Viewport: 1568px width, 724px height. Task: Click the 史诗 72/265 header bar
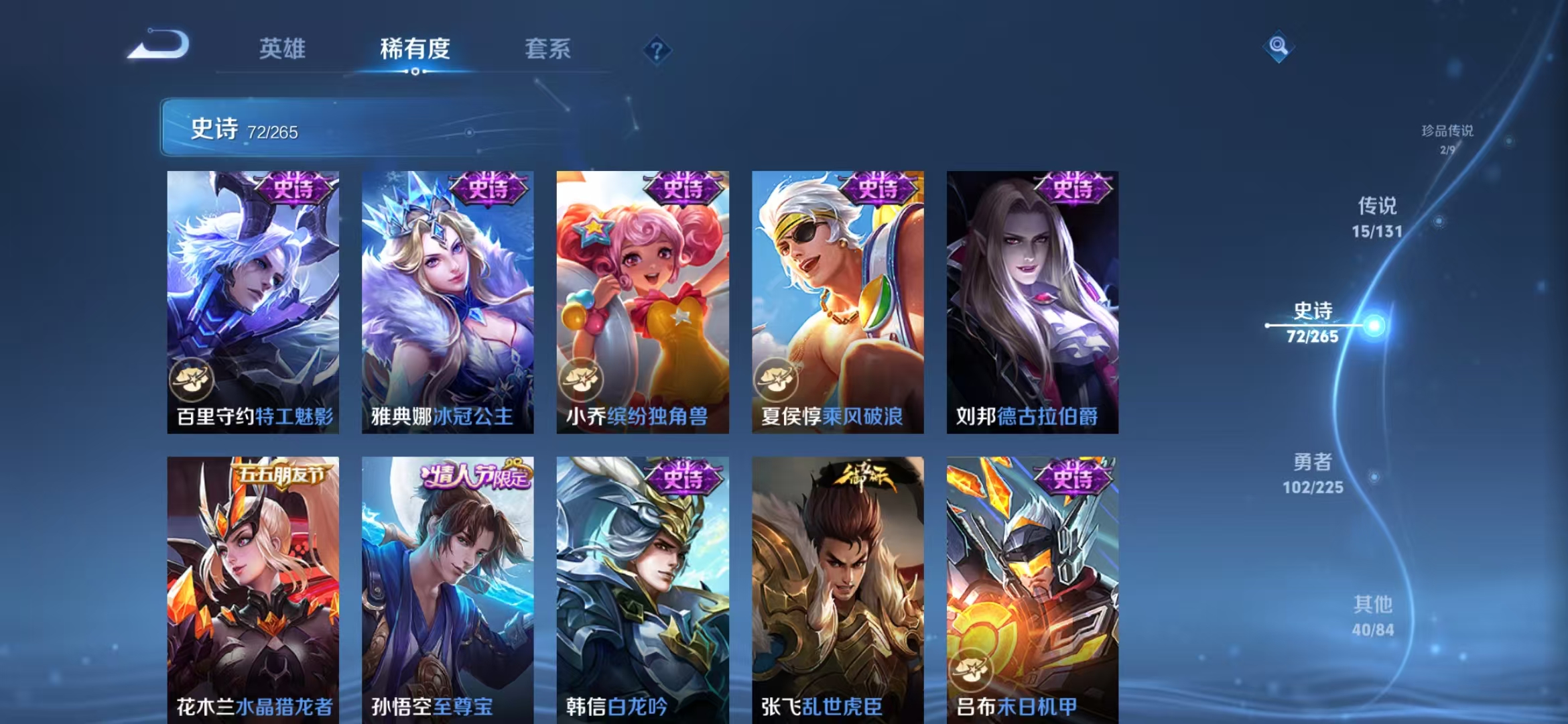(268, 129)
